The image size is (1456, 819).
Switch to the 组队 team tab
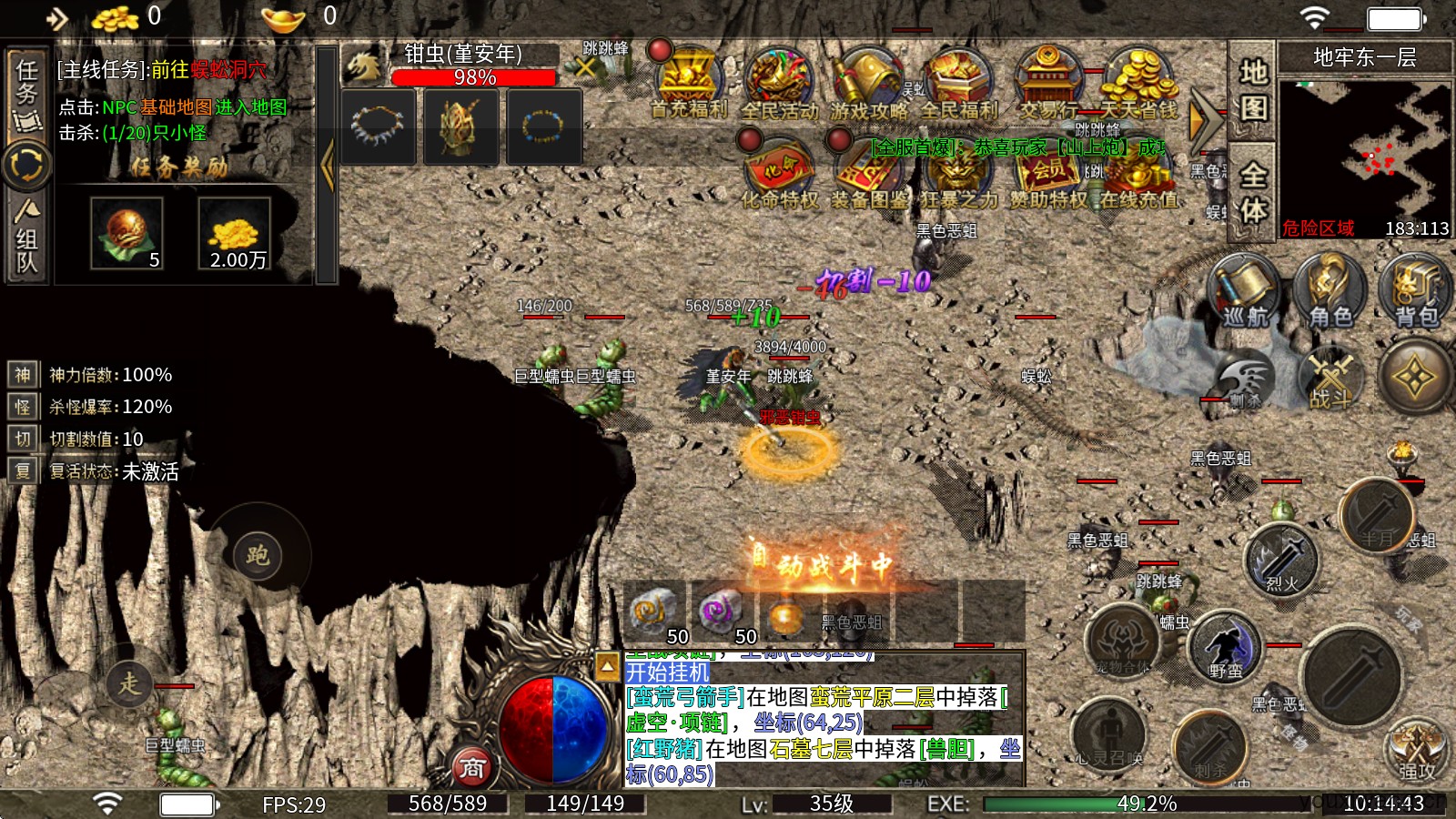[x=26, y=237]
